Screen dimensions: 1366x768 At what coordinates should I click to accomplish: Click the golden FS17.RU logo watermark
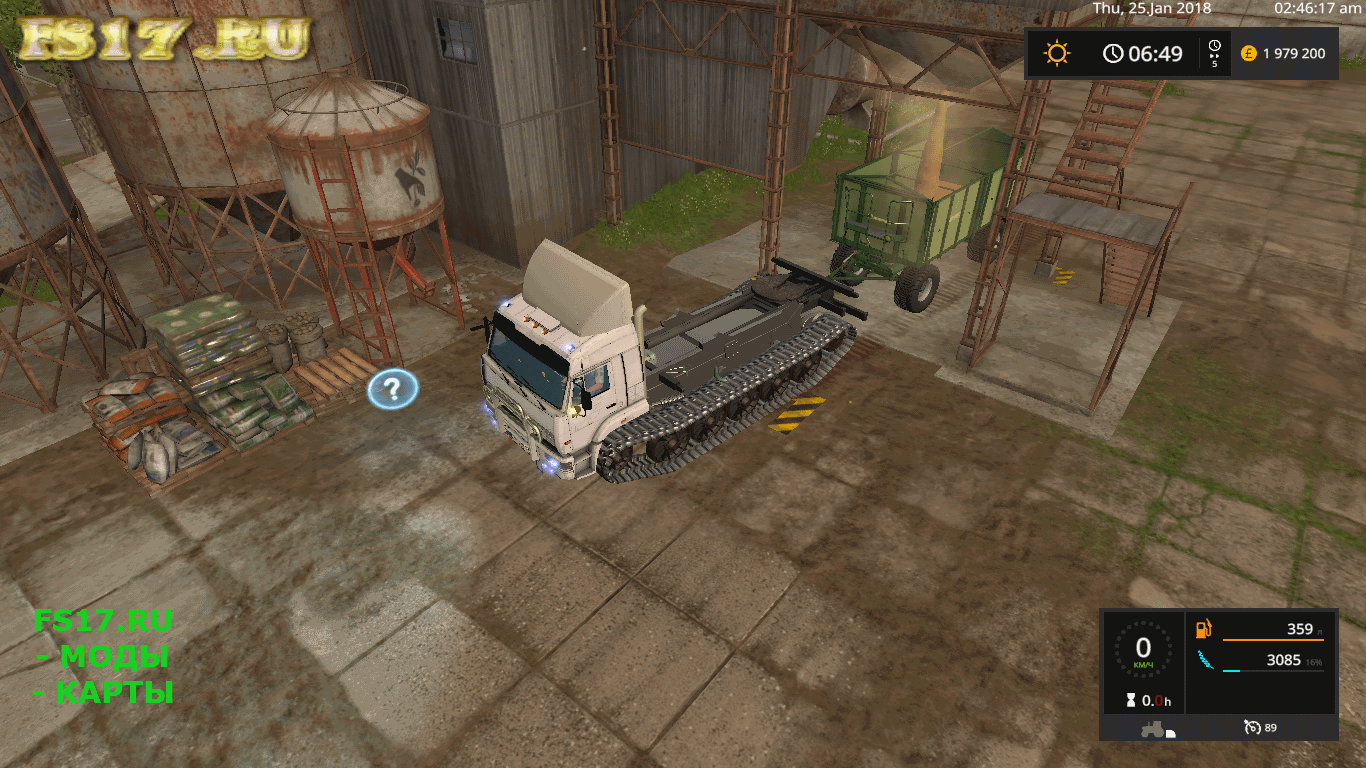click(165, 38)
